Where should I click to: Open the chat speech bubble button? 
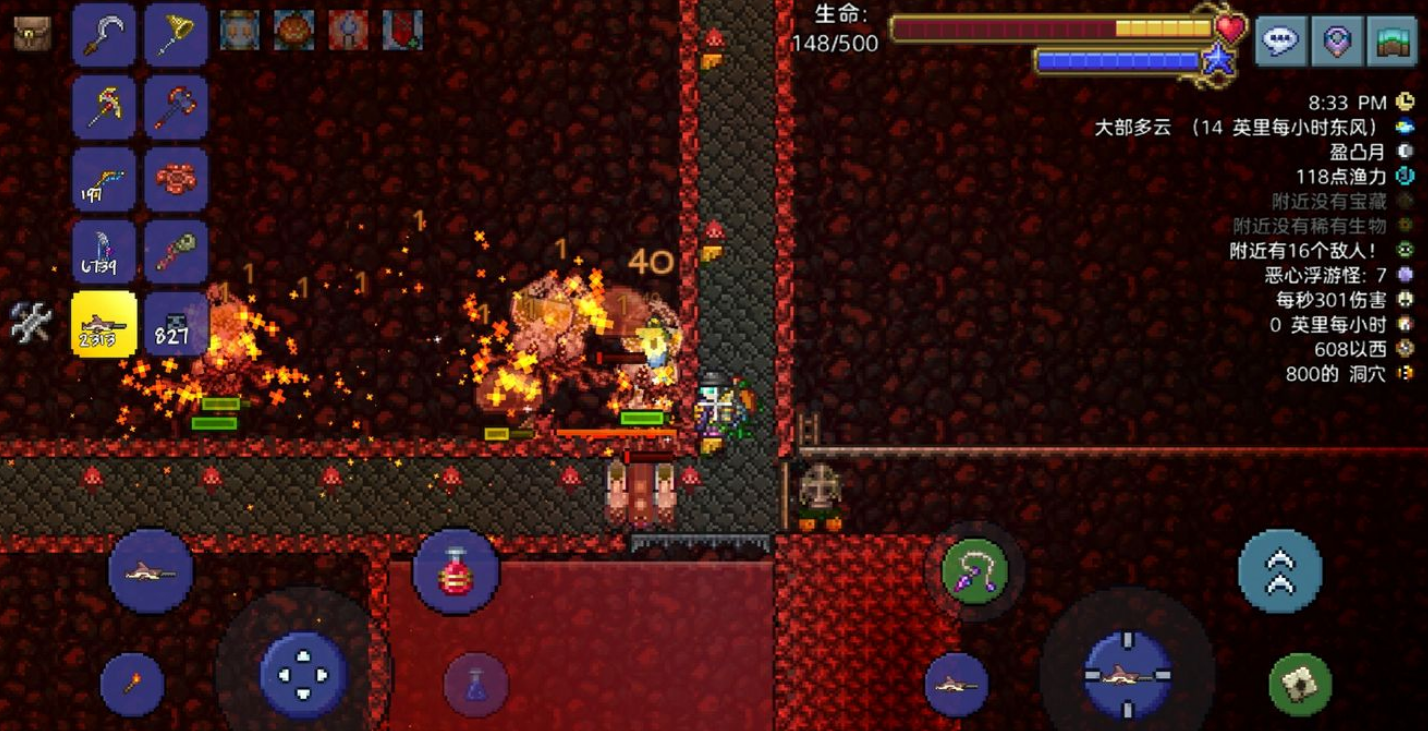point(1281,41)
